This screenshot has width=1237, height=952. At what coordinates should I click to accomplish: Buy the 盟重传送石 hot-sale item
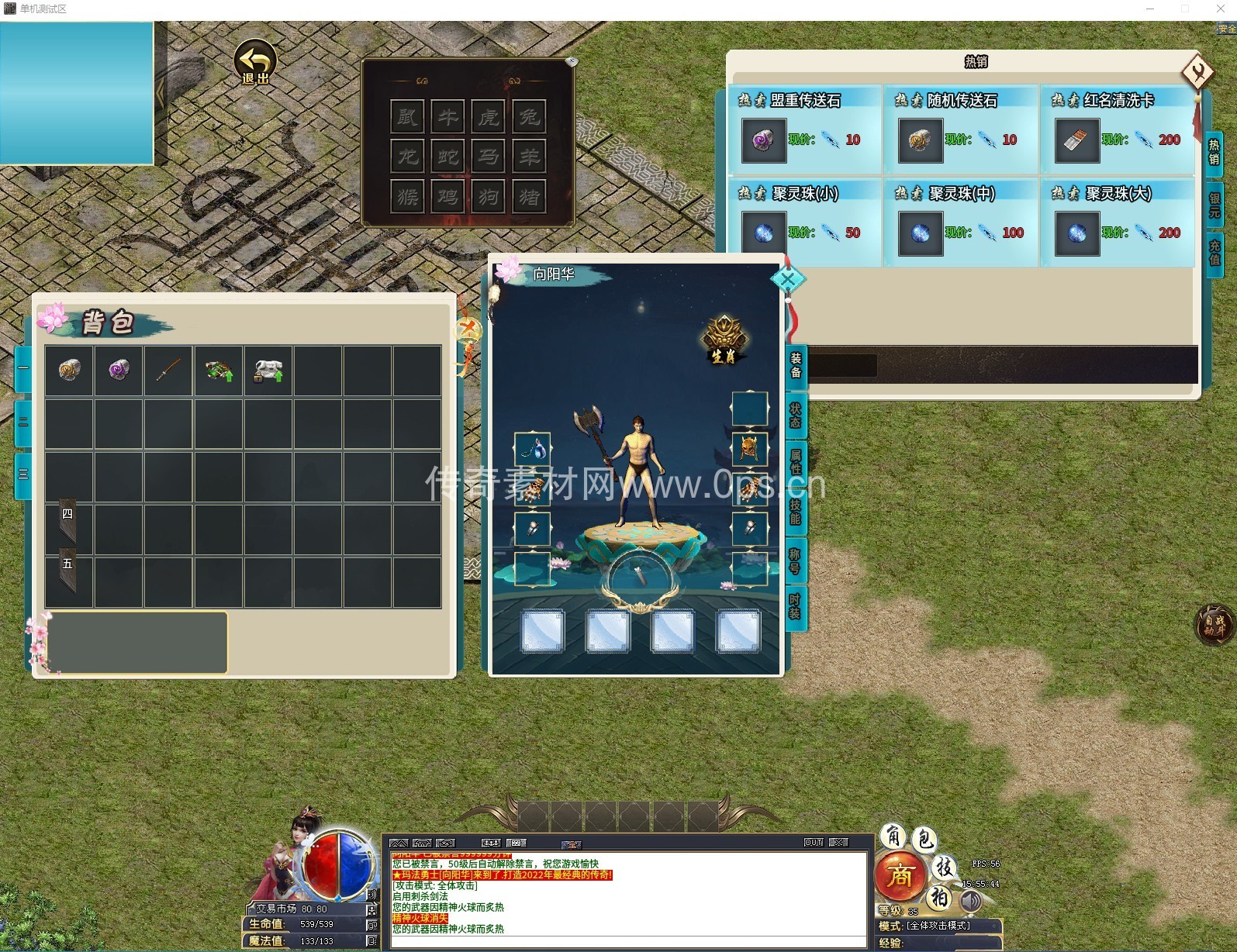[x=763, y=140]
